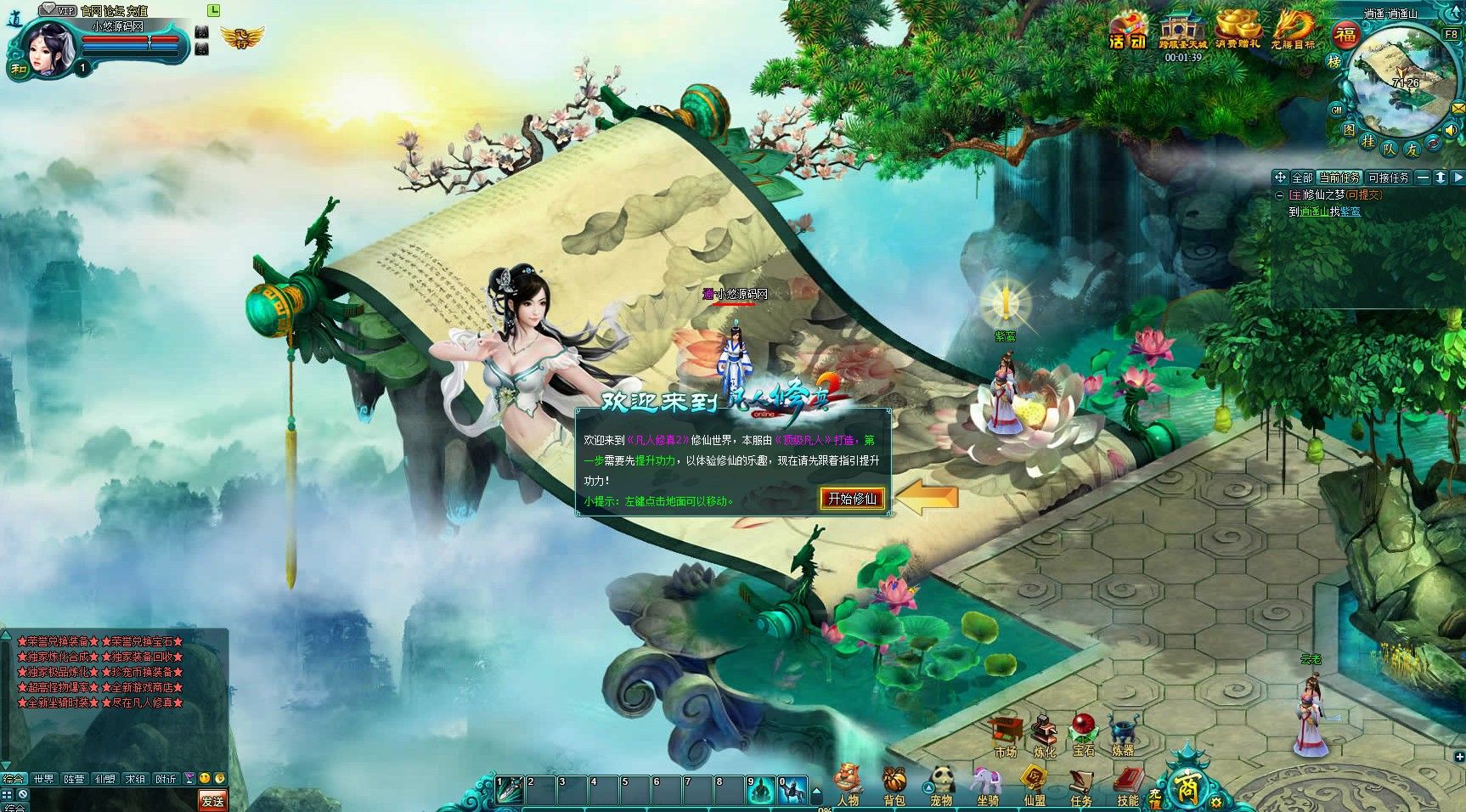
Task: Open the 商 shop medallion button
Action: click(x=1186, y=787)
